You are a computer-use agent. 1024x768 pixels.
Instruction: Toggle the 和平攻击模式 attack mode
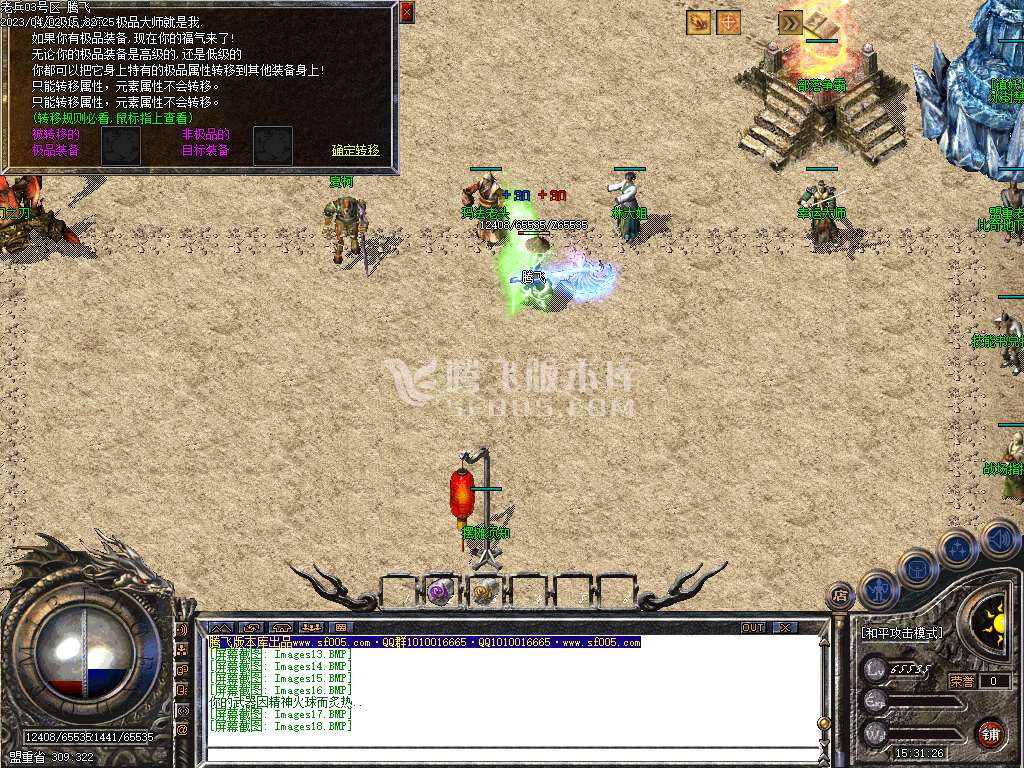pos(902,633)
